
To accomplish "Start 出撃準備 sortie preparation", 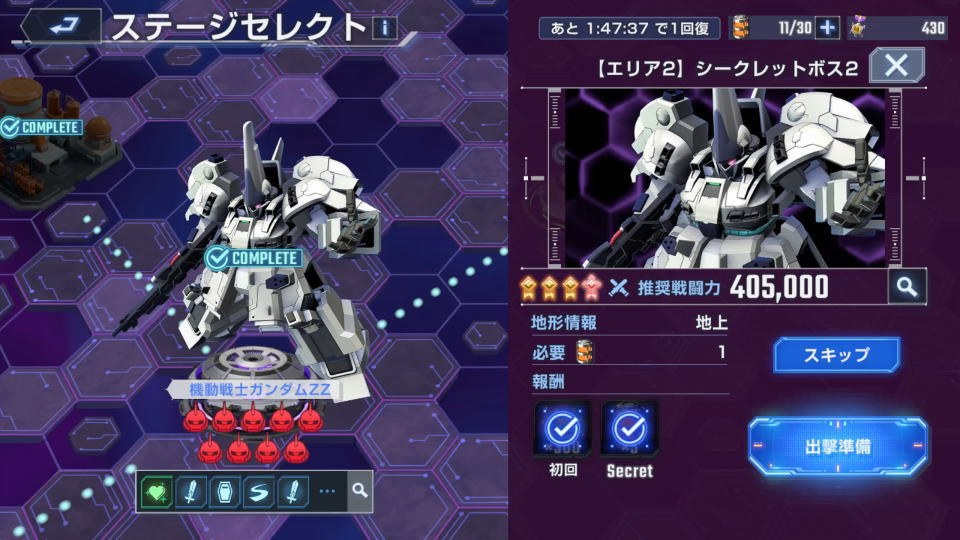I will click(x=837, y=446).
